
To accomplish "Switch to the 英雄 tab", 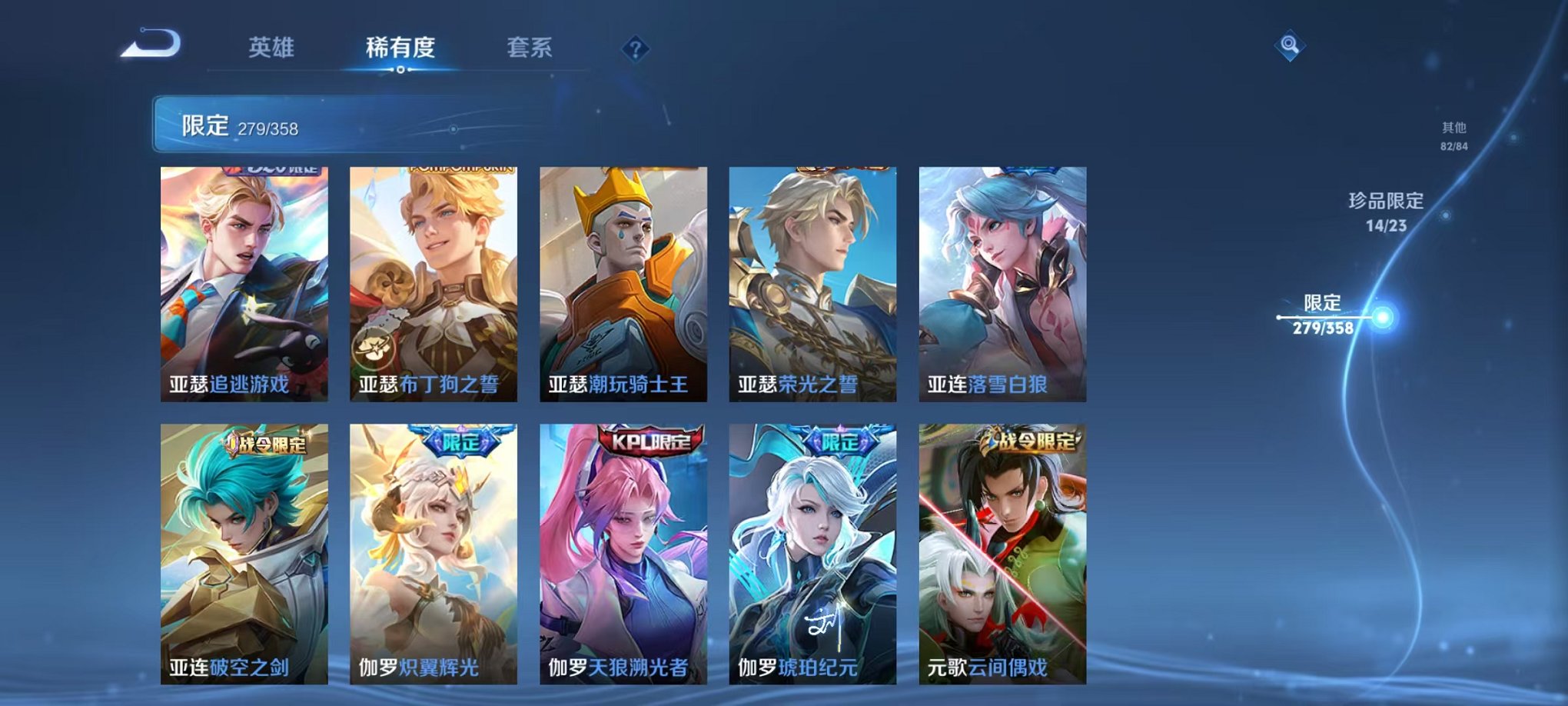I will (x=273, y=47).
